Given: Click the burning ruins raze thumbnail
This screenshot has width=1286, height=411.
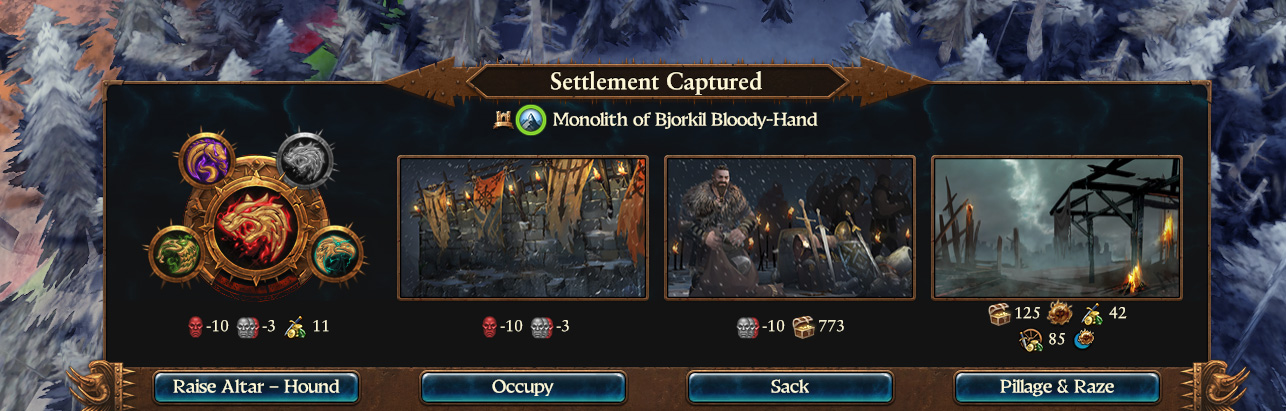Looking at the screenshot, I should point(1057,228).
